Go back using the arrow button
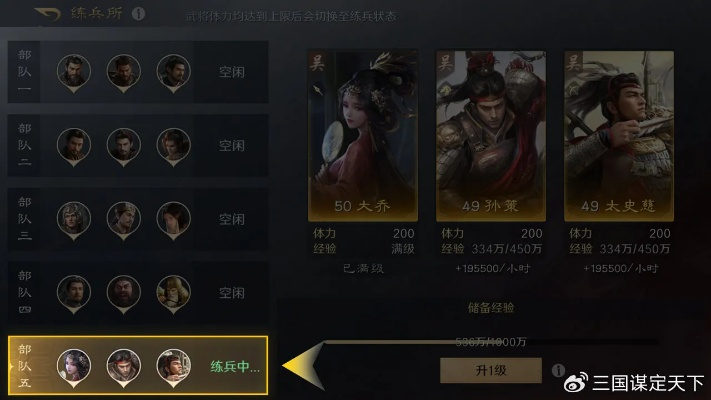Image resolution: width=711 pixels, height=400 pixels. click(x=47, y=14)
